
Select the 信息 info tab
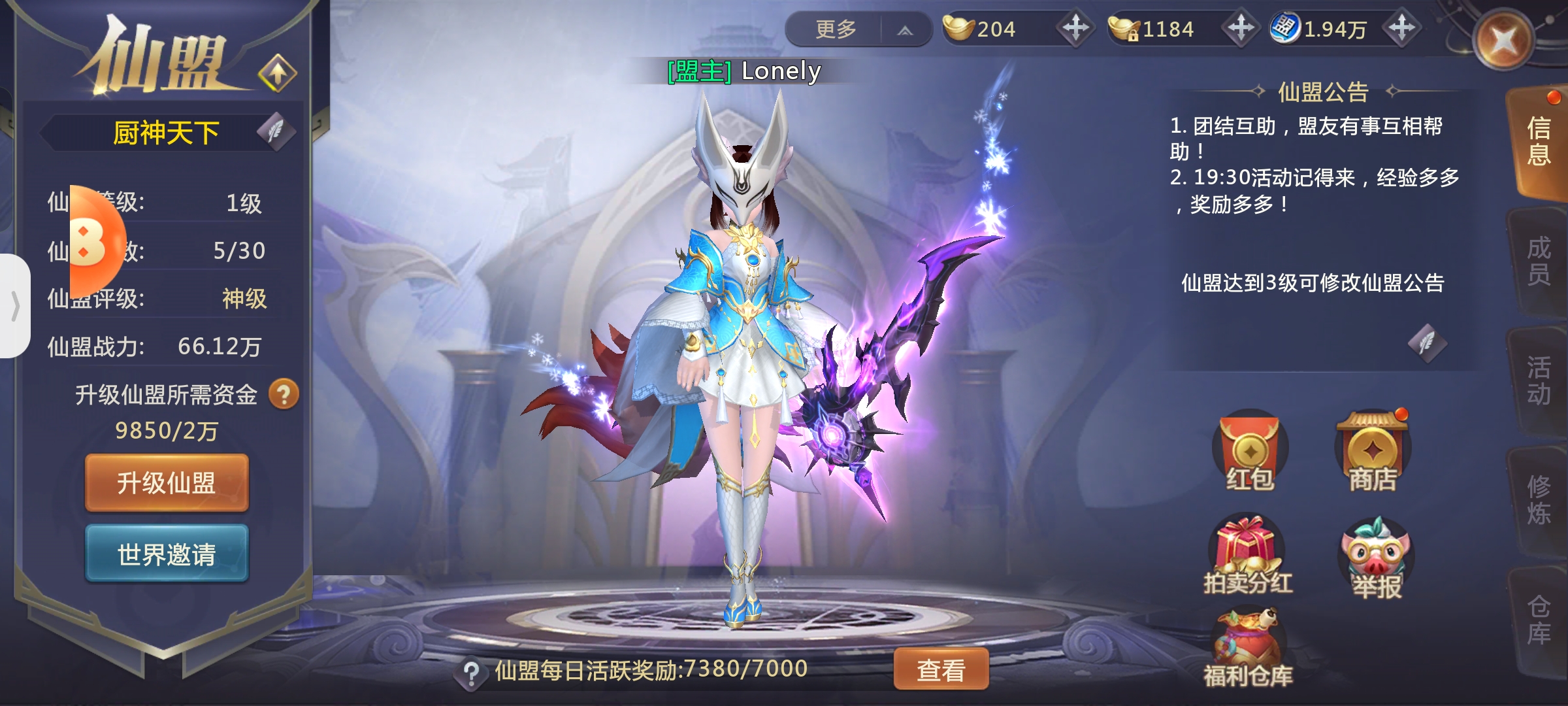(1539, 142)
